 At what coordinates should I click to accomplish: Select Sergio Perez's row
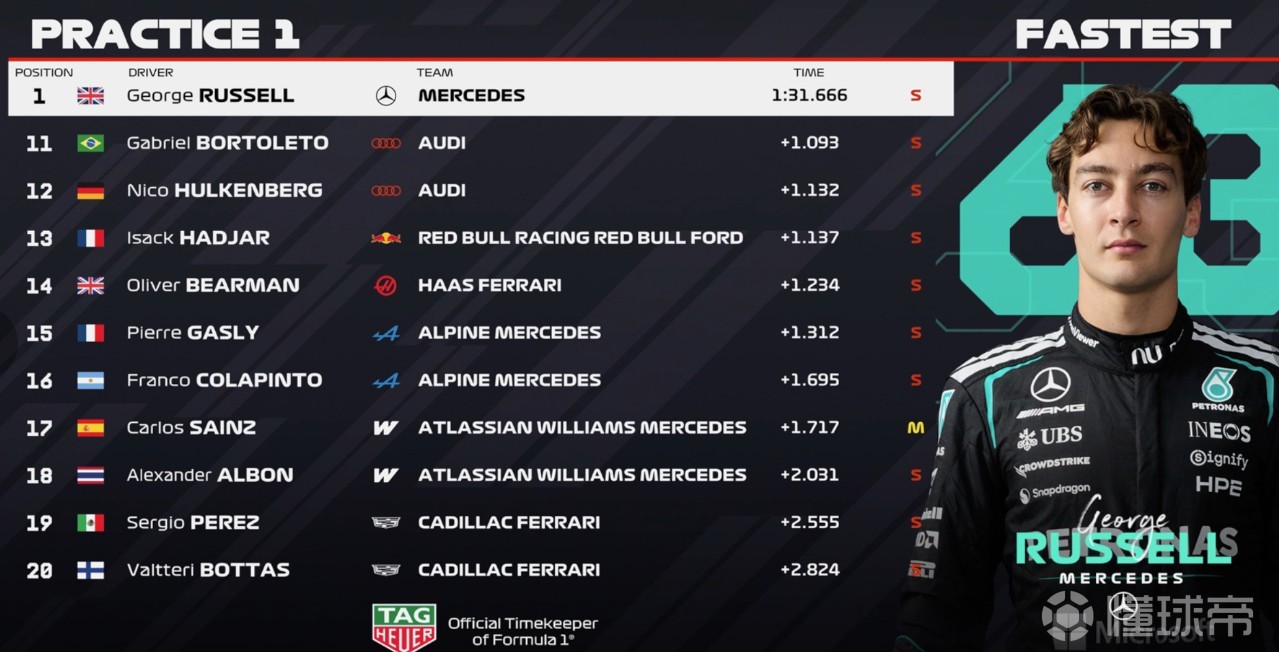pyautogui.click(x=480, y=522)
